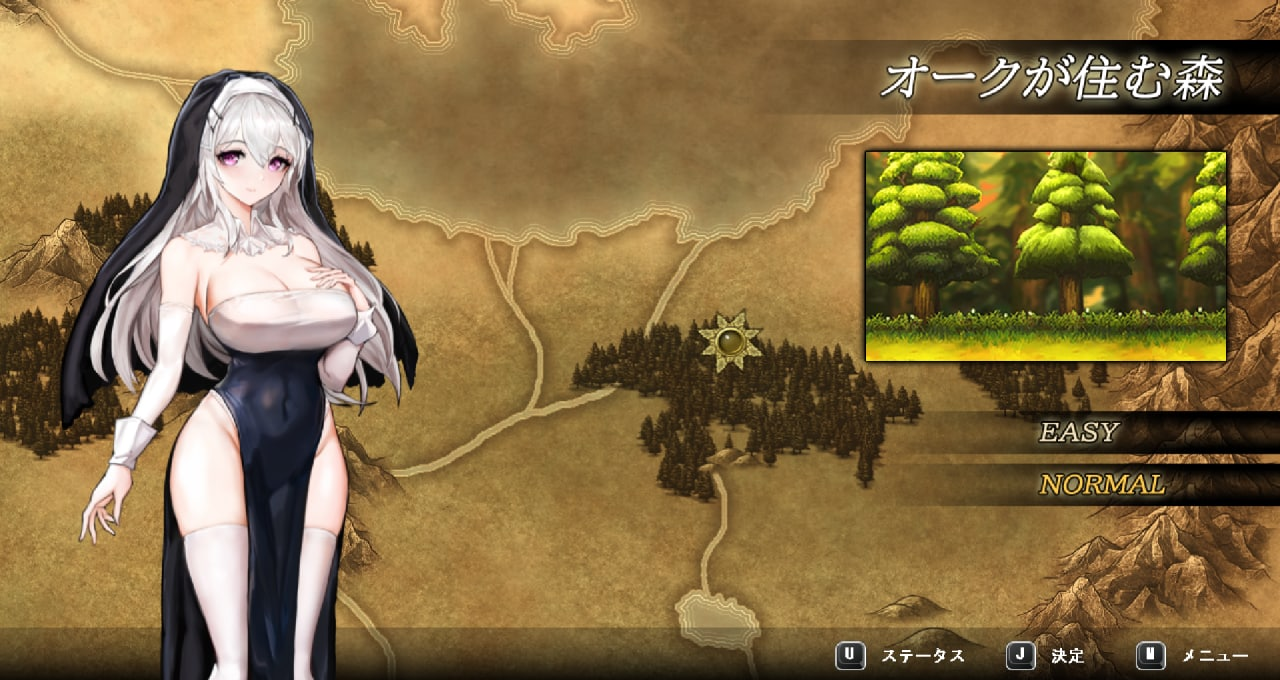The height and width of the screenshot is (680, 1280).
Task: Open the forest stage preview thumbnail
Action: 1045,256
